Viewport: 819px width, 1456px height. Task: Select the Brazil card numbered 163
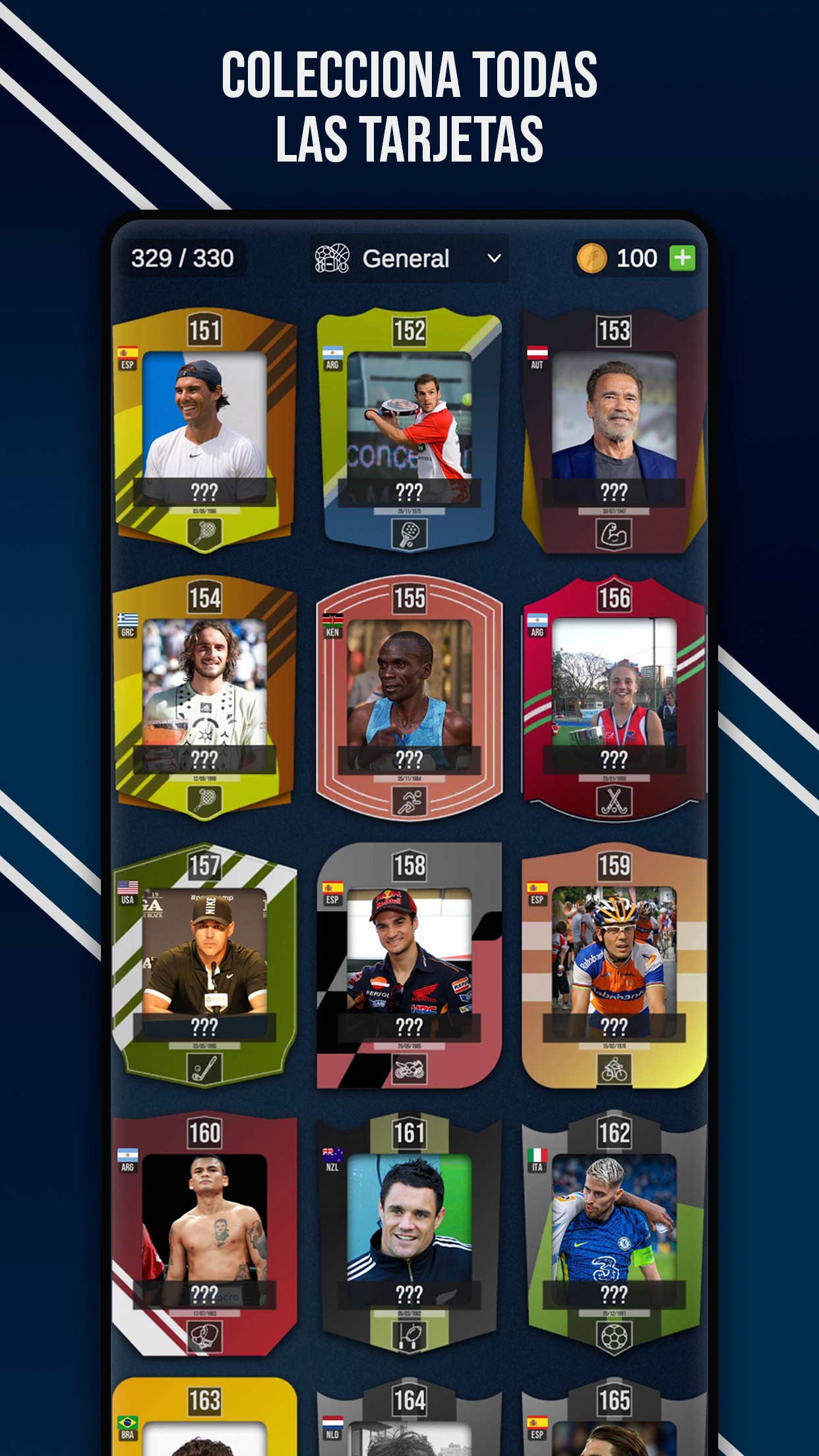204,1418
